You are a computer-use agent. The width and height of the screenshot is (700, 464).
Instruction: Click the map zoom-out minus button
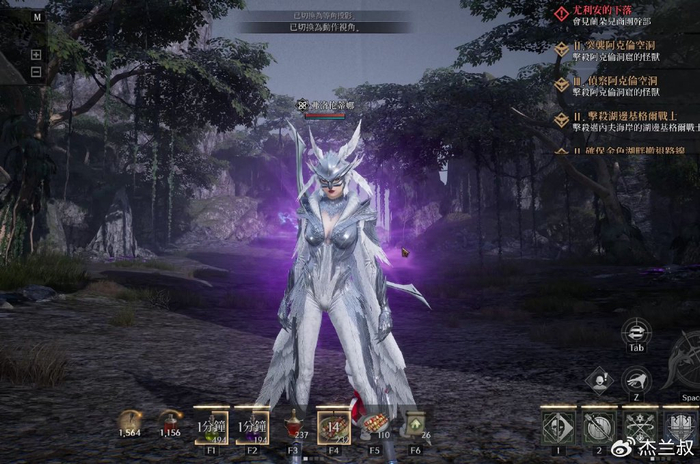tap(36, 72)
